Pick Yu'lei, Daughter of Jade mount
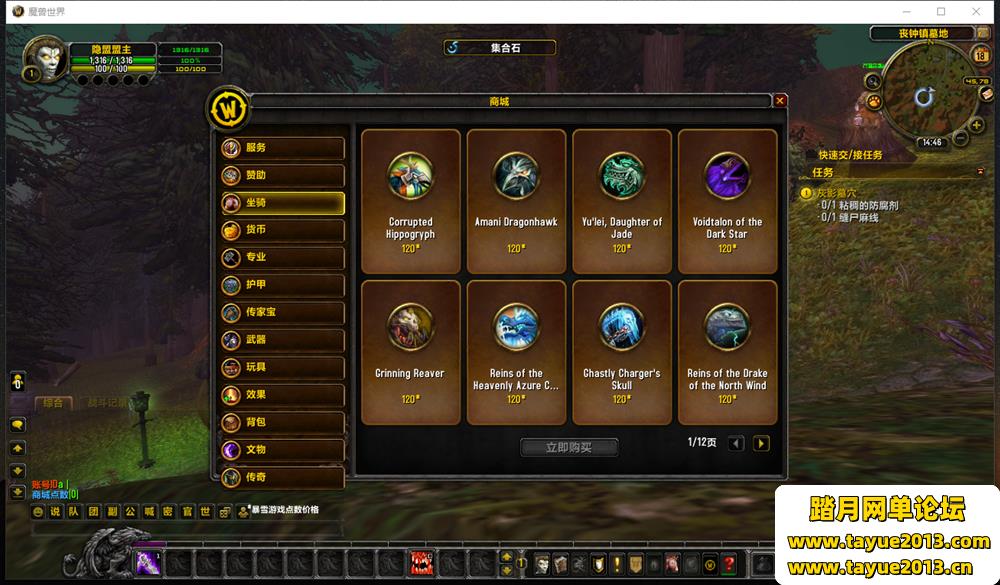 tap(622, 201)
